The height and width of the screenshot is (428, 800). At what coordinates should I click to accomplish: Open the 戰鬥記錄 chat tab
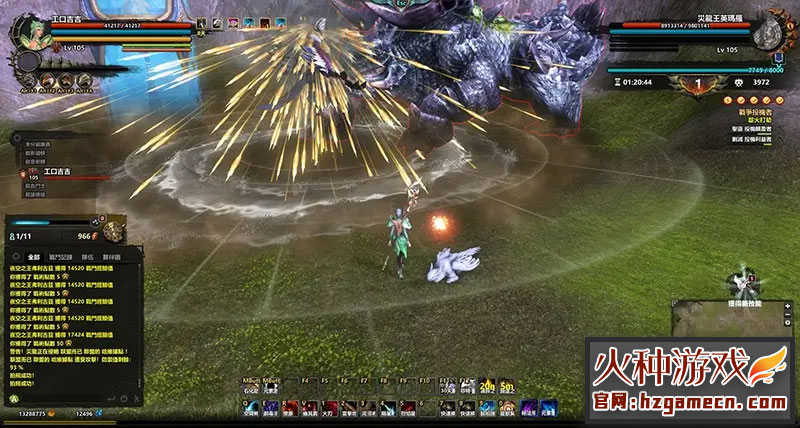tap(62, 257)
